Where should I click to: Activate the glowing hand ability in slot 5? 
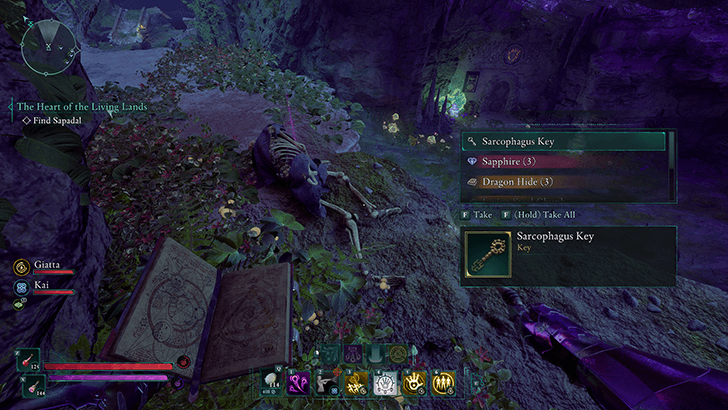415,381
